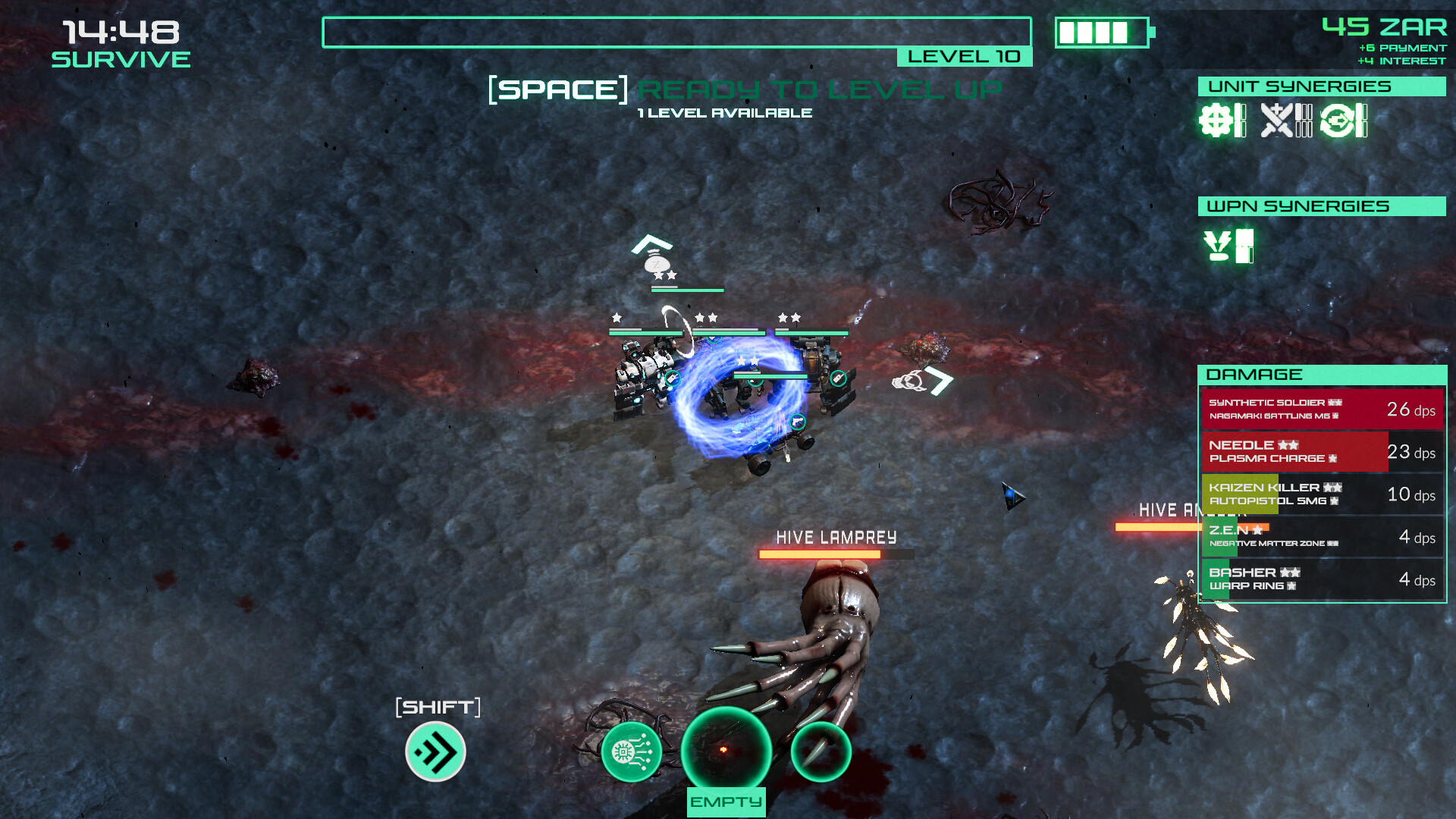Activate the SHIFT dash chevron icon
1456x819 pixels.
[x=434, y=752]
